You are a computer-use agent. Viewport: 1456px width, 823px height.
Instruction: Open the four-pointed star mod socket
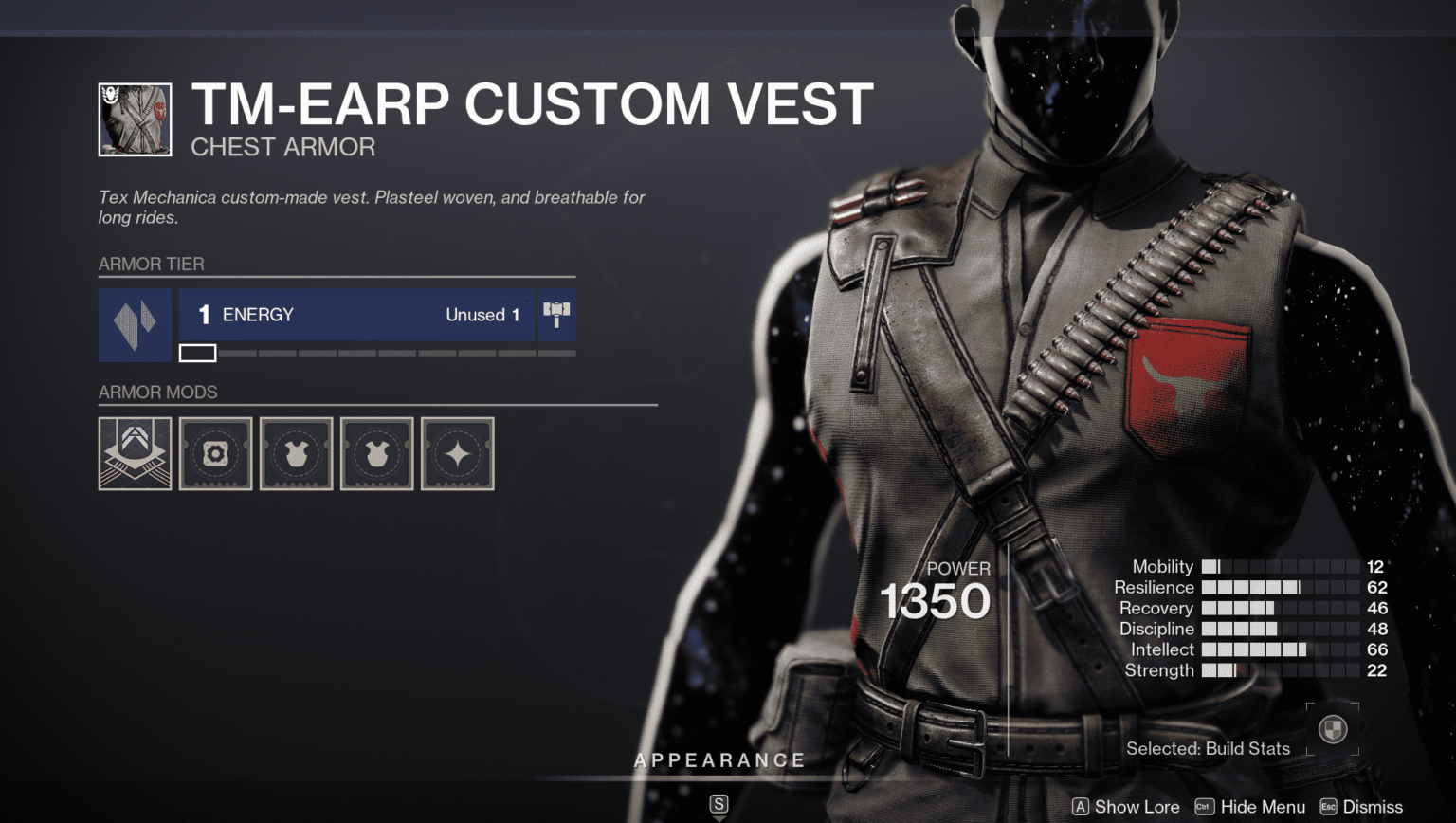point(458,453)
